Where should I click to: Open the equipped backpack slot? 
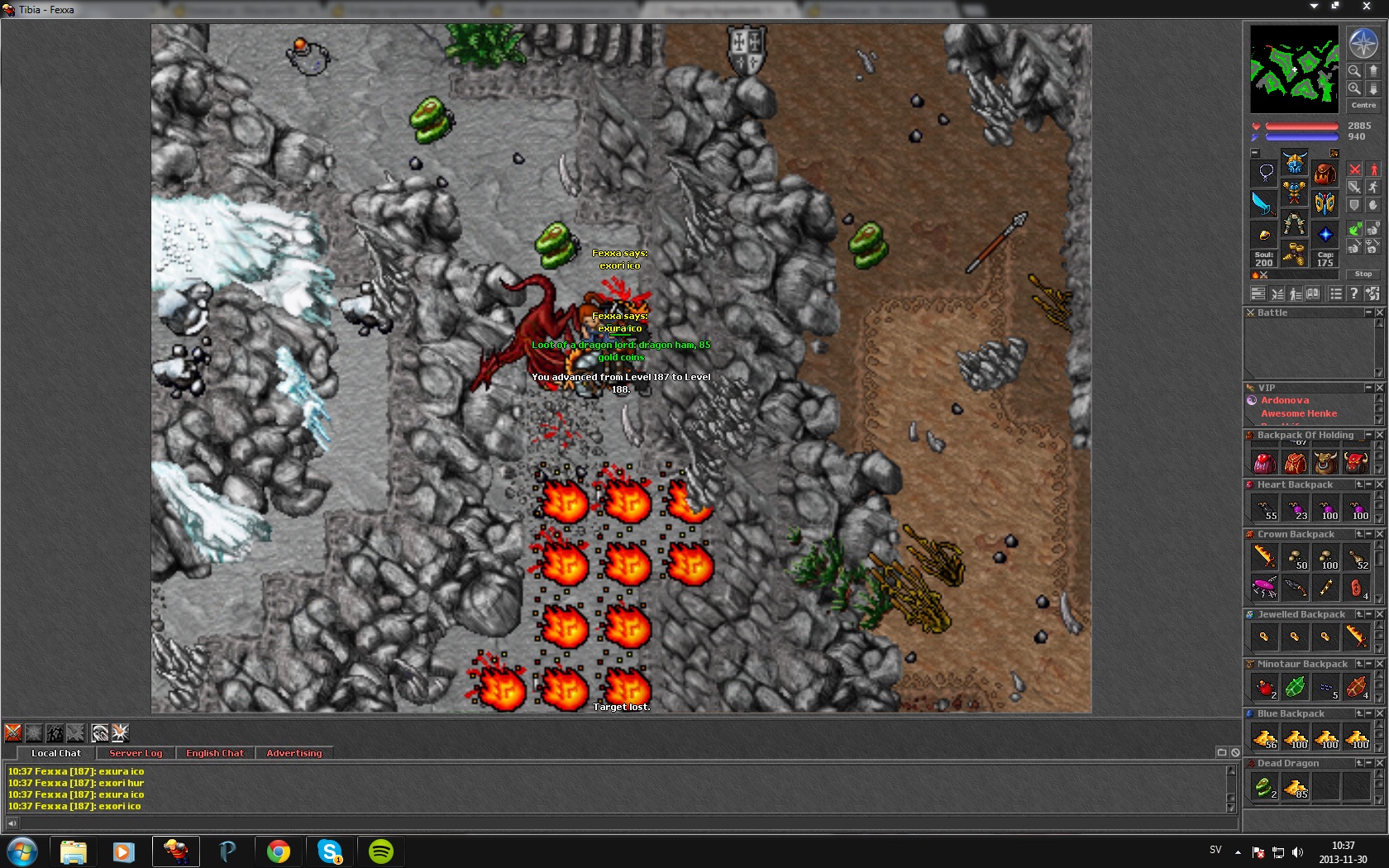pos(1325,174)
